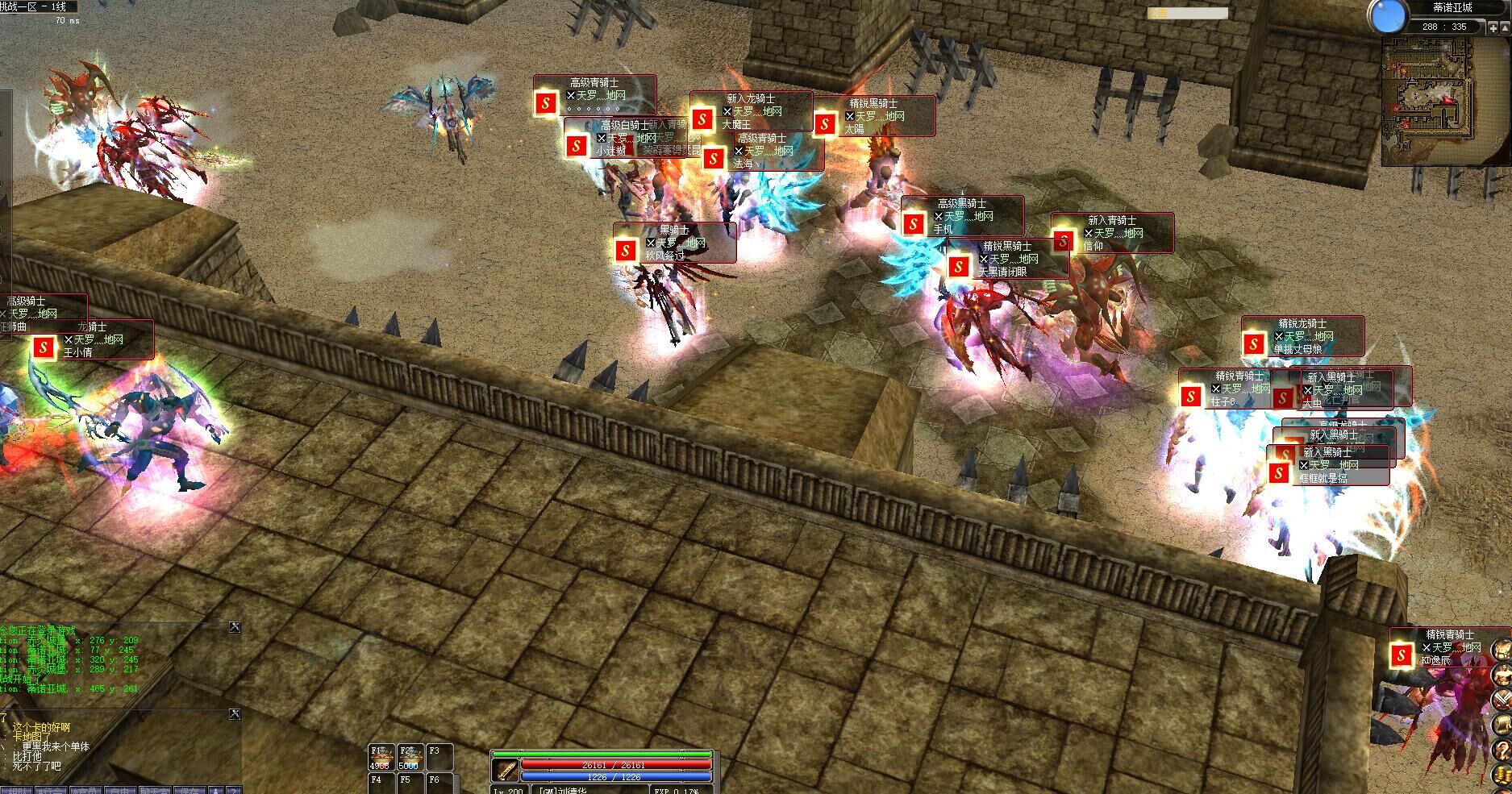Click the minimap plus zoom button
1512x794 pixels.
pyautogui.click(x=1493, y=27)
